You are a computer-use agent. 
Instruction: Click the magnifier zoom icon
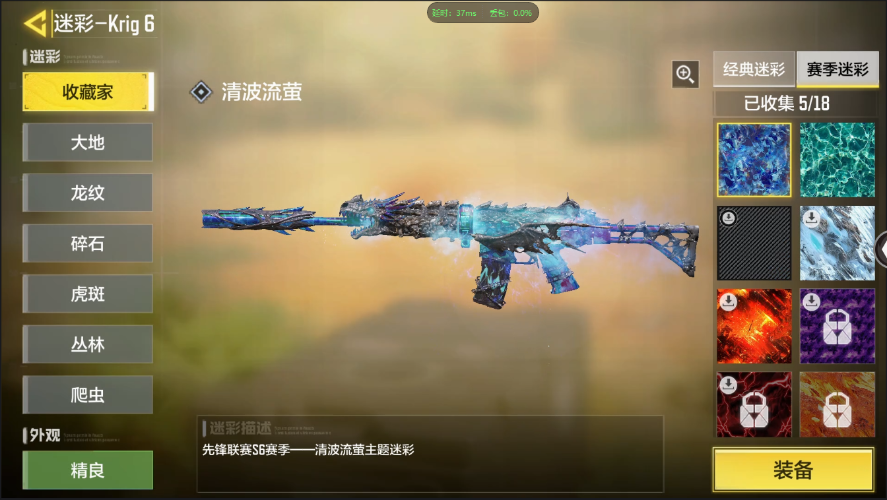pyautogui.click(x=685, y=73)
